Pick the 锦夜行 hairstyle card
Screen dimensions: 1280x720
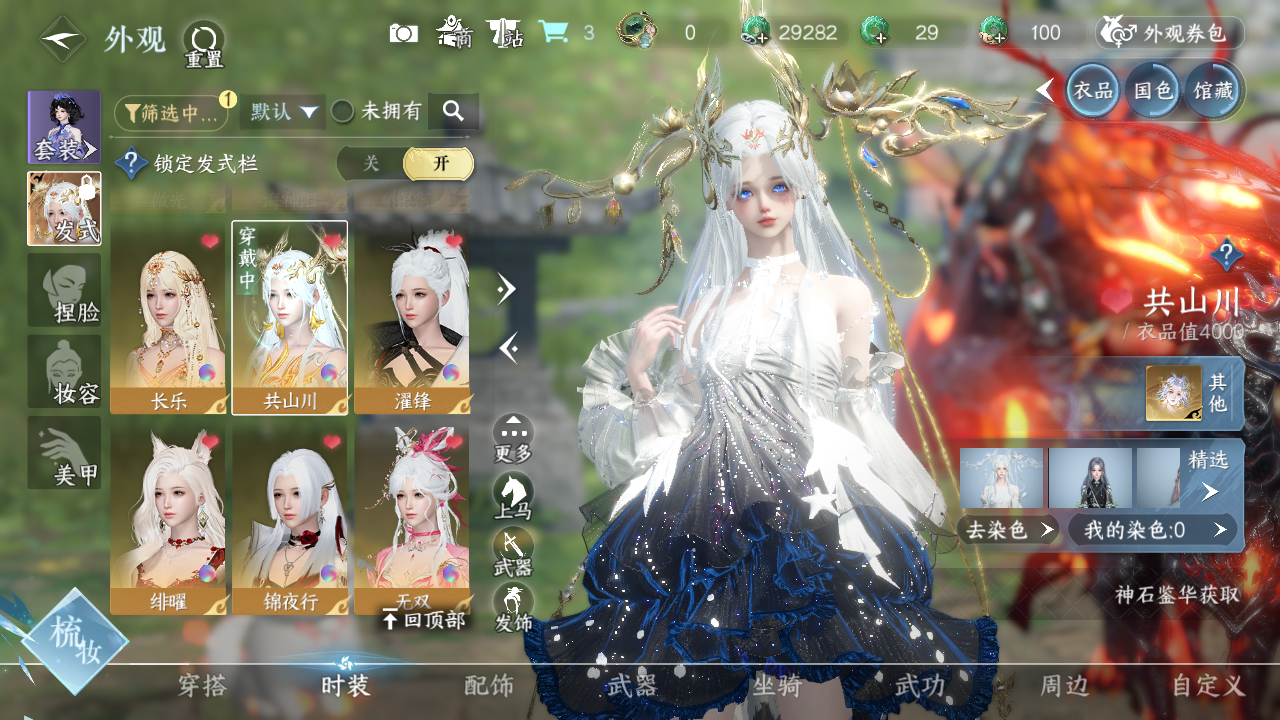point(289,521)
